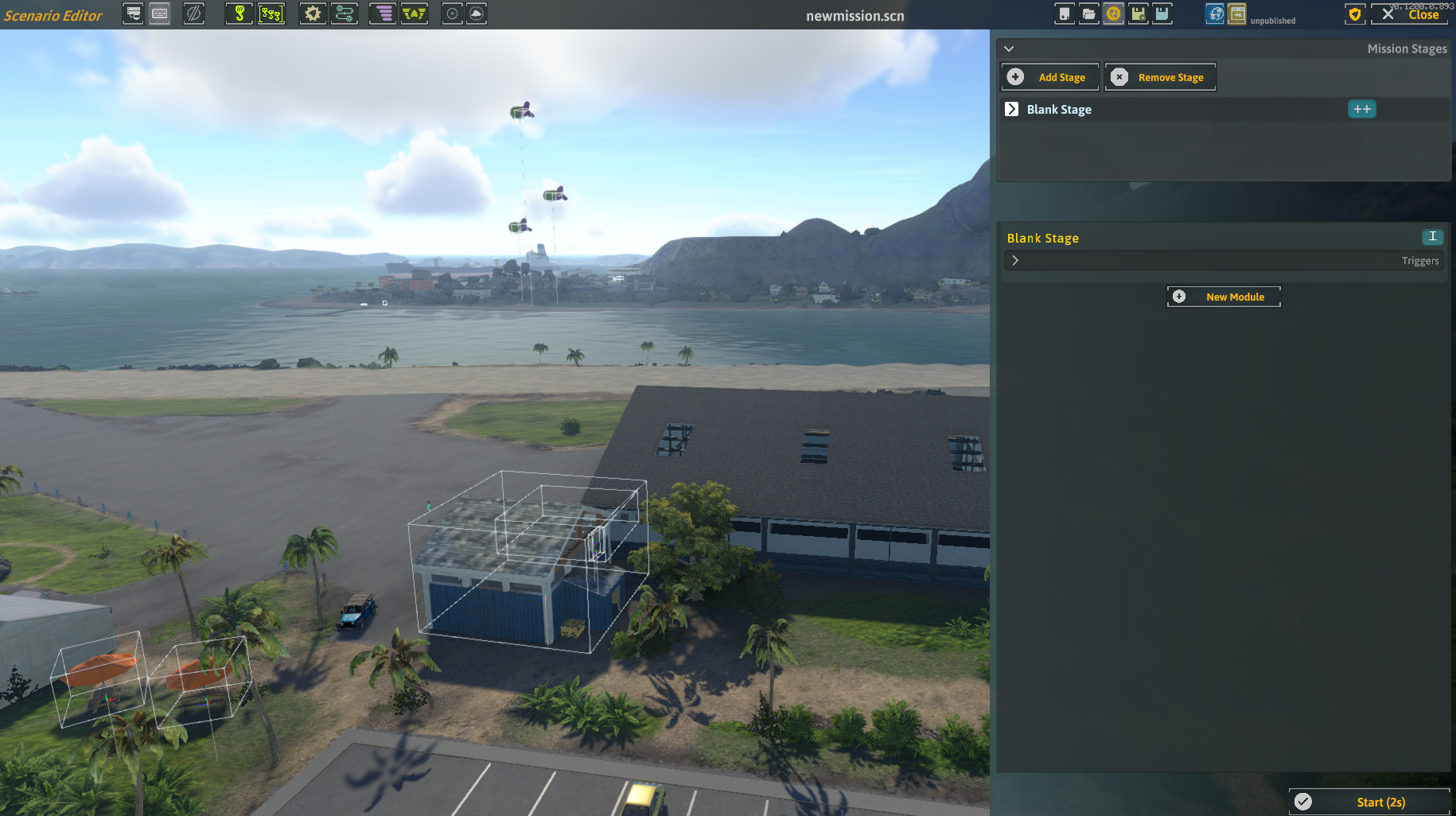This screenshot has width=1456, height=816.
Task: Click the yellow winged faction icon
Action: pos(415,14)
